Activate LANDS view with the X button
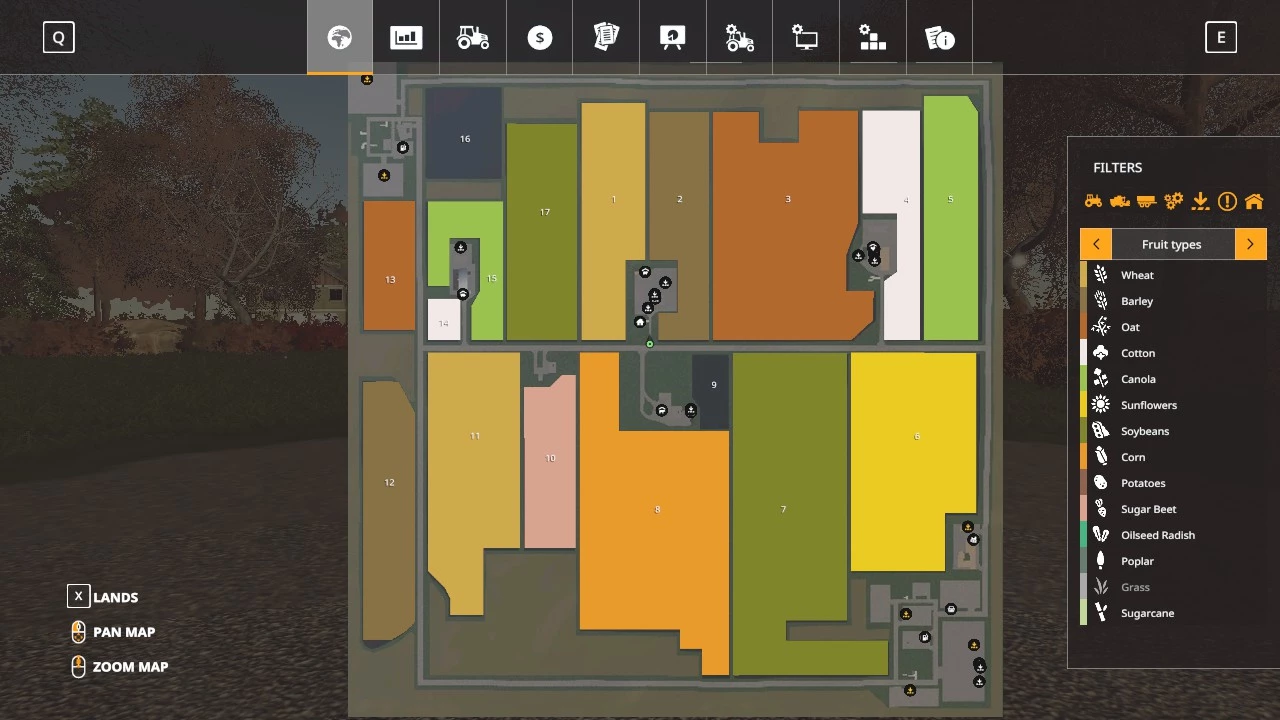Screen dimensions: 1280x720 78,596
